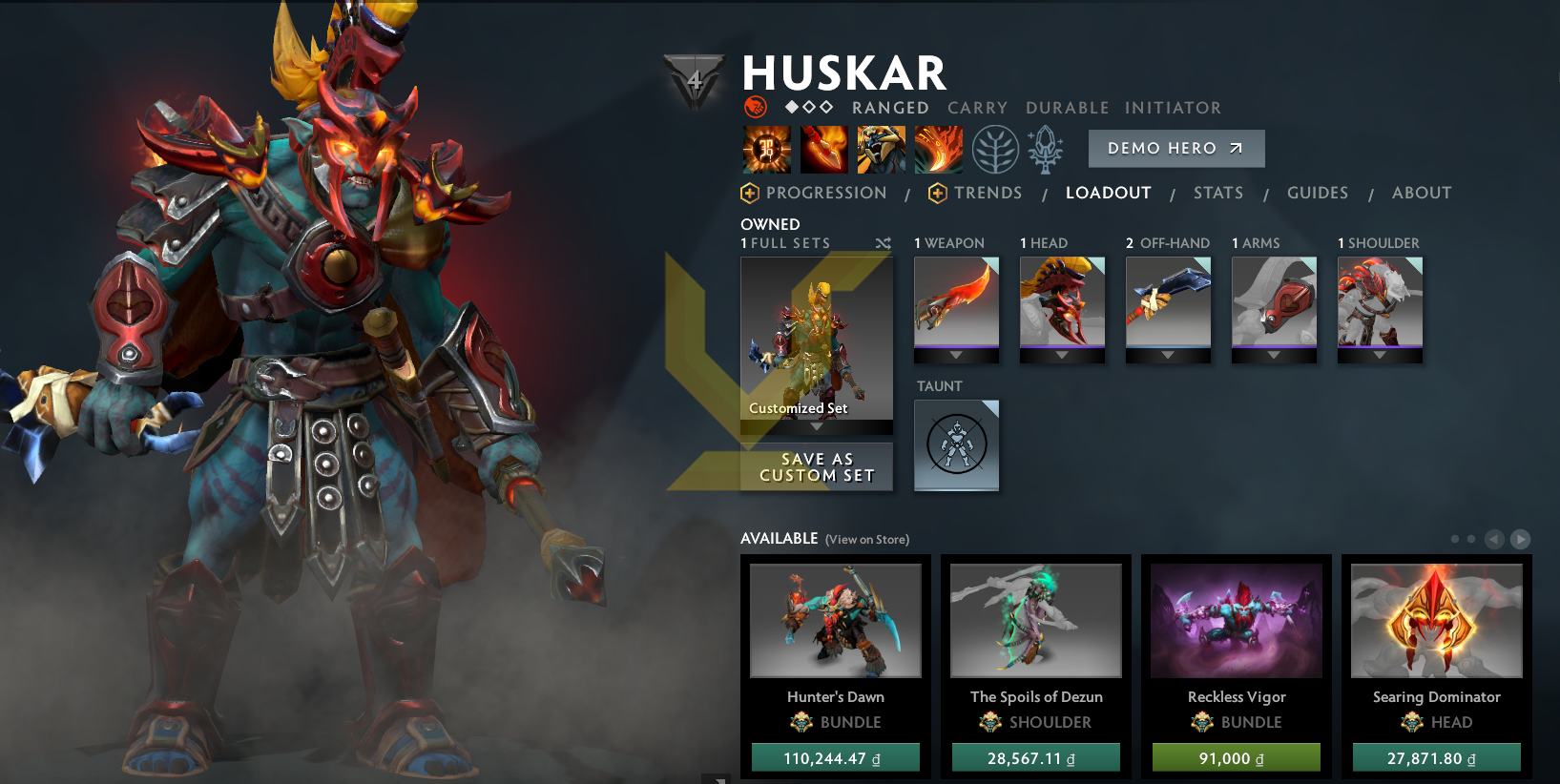Follow the View on Store link
This screenshot has width=1560, height=784.
point(866,540)
